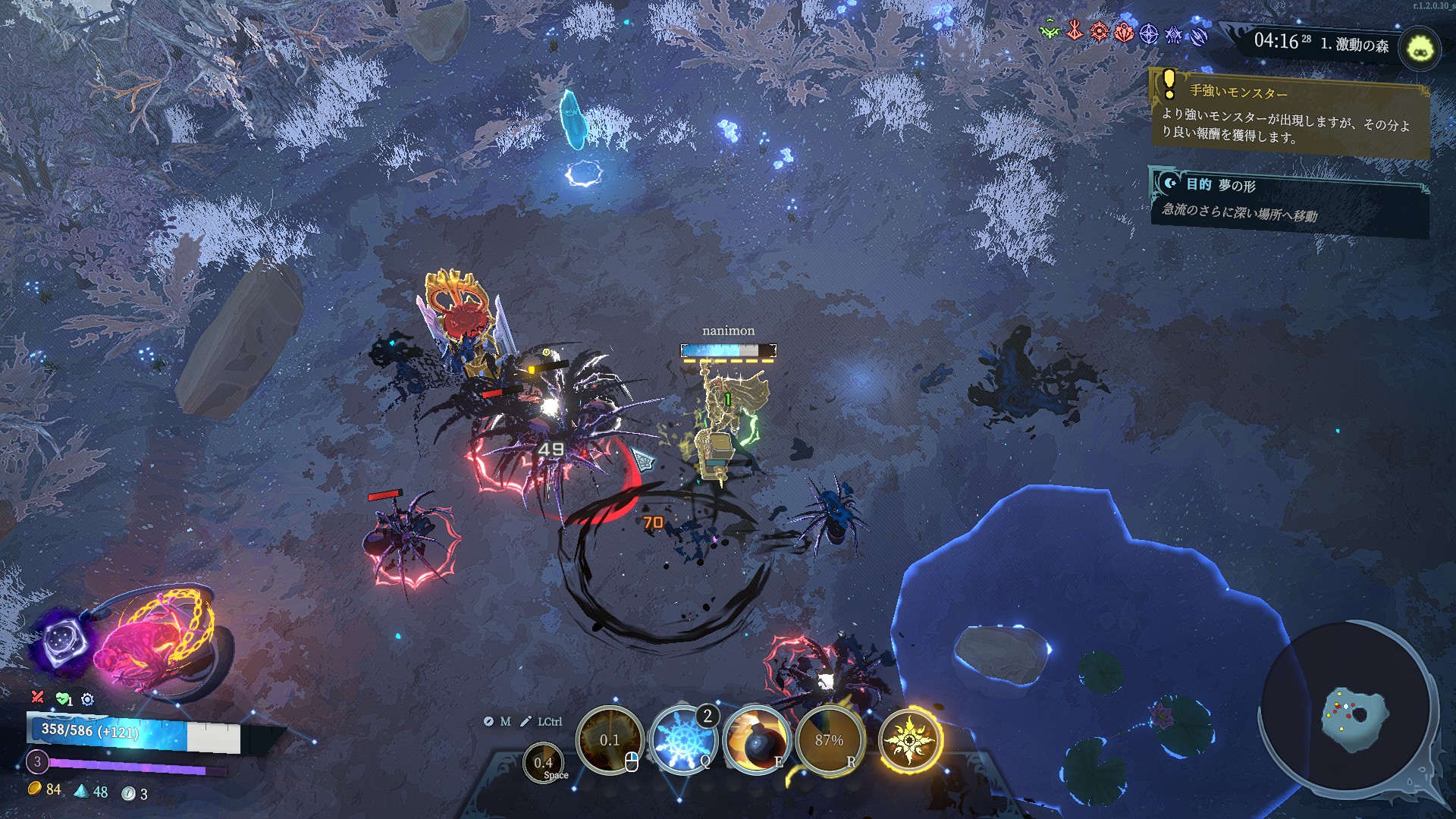
Task: Check the green heart buff icon
Action: [62, 698]
